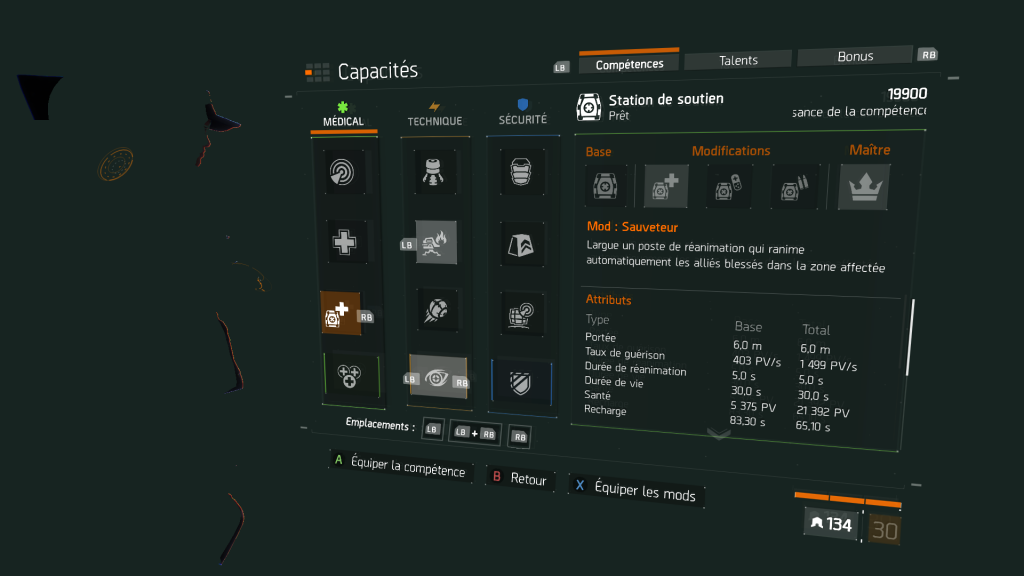Select the flaming sticky bomb skill

click(x=436, y=242)
